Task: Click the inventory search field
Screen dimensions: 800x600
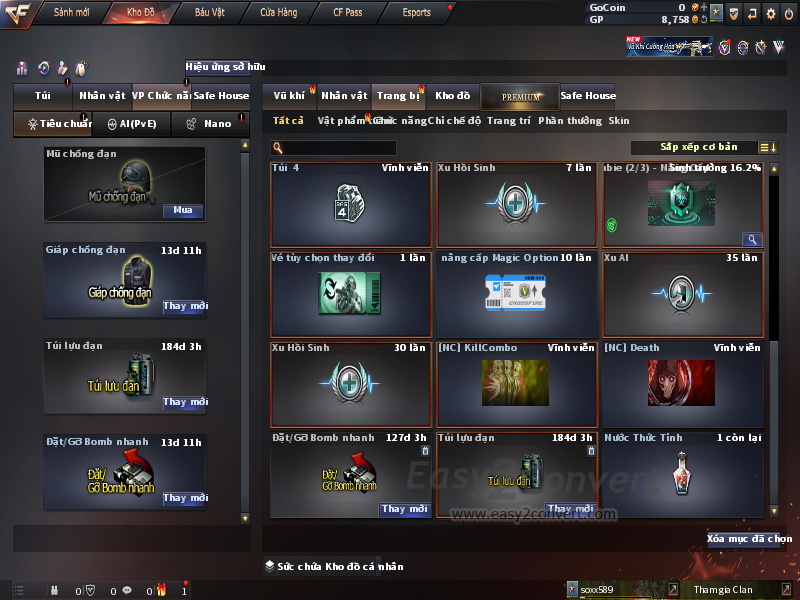Action: tap(335, 148)
